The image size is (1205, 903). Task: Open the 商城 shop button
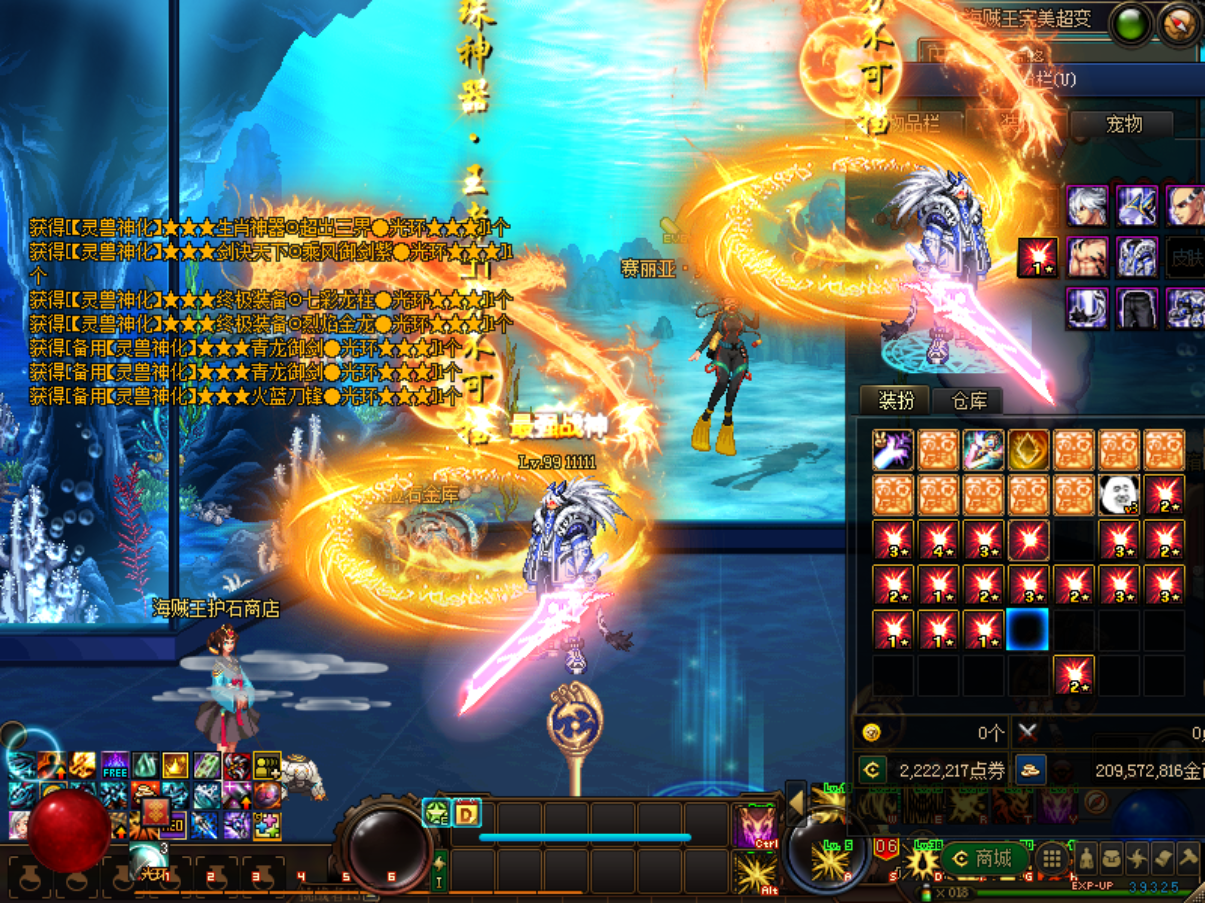pos(984,859)
